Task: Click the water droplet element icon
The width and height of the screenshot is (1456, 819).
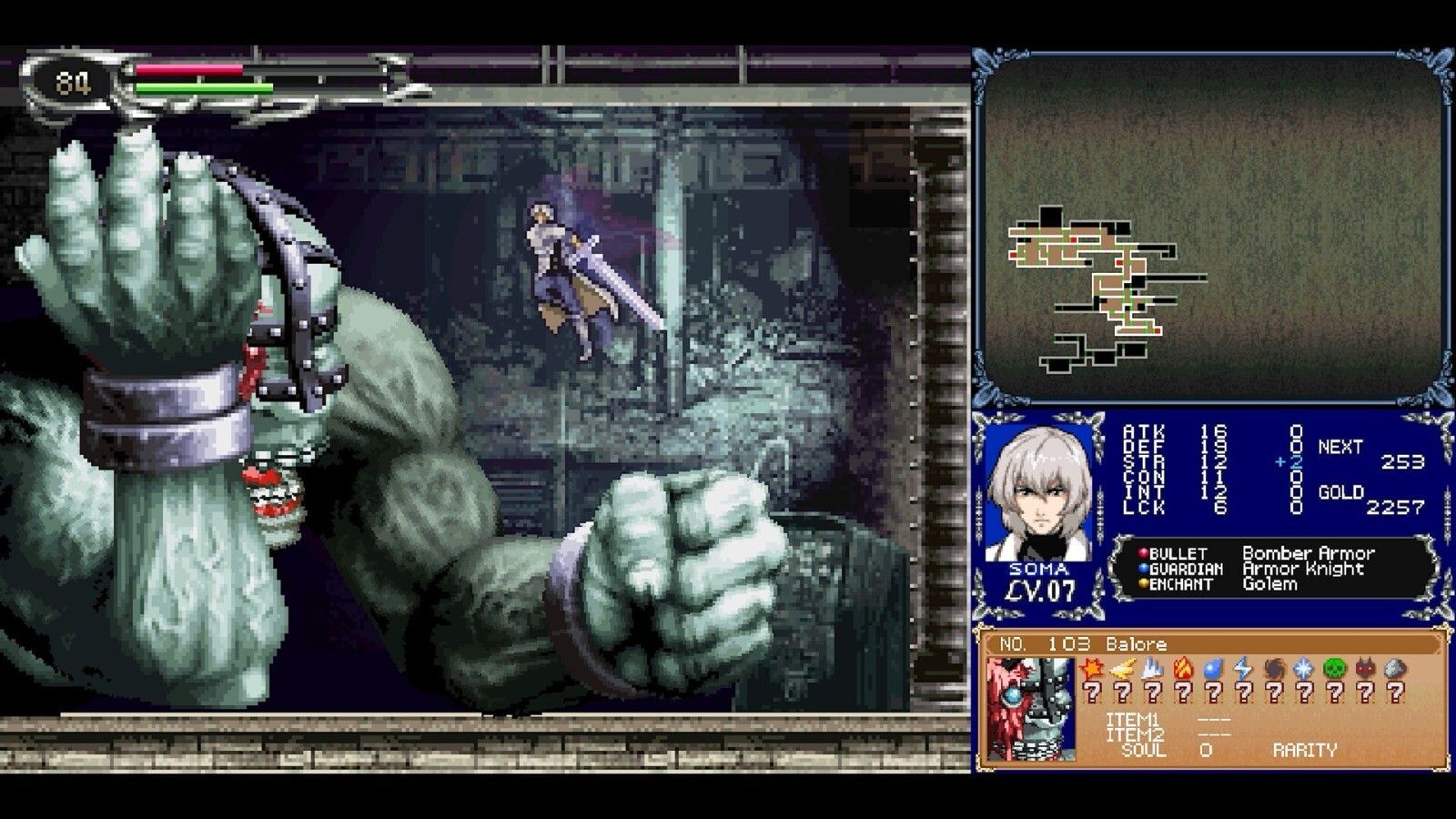Action: (x=1214, y=667)
